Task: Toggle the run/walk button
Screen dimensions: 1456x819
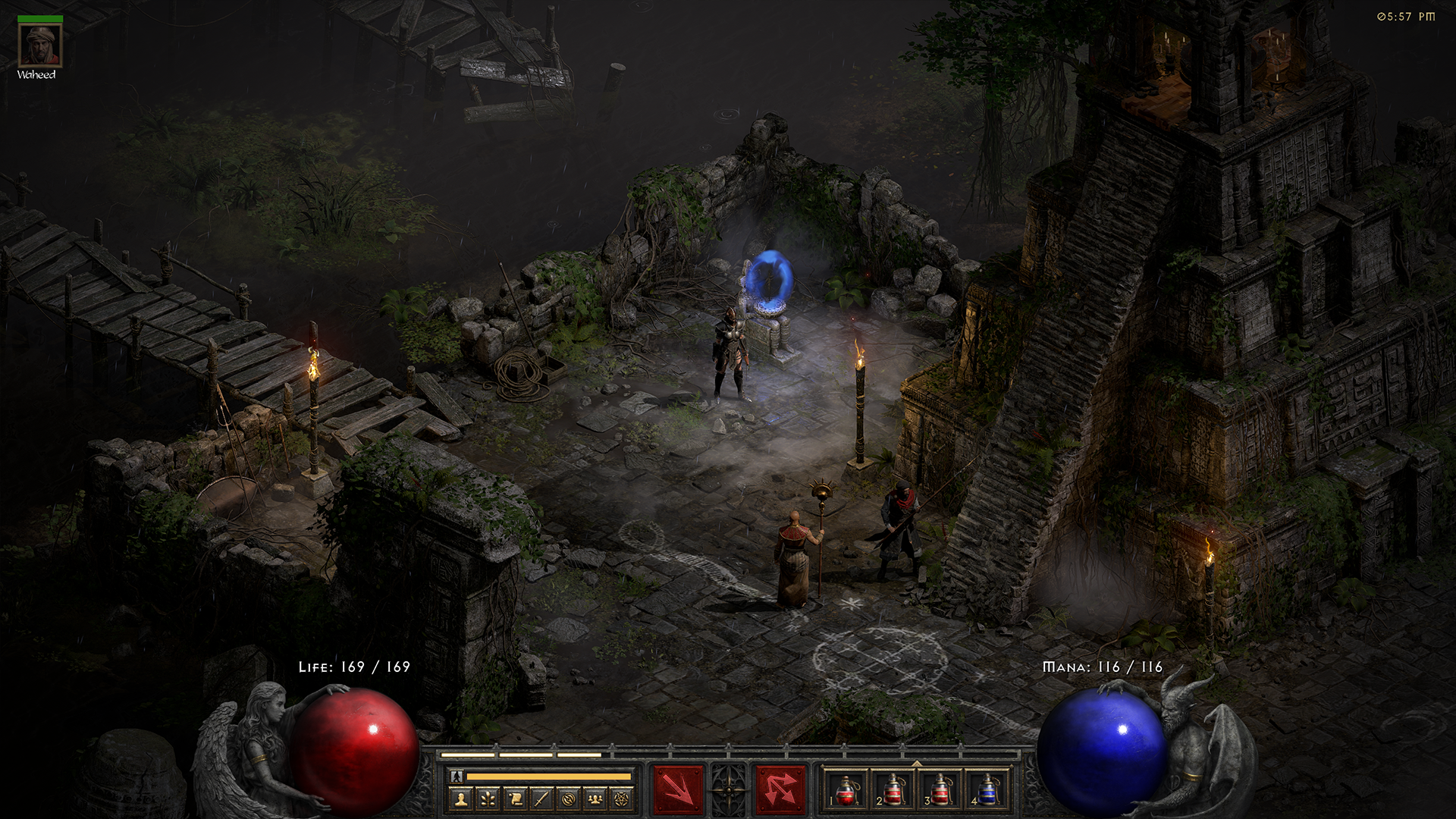Action: [457, 776]
